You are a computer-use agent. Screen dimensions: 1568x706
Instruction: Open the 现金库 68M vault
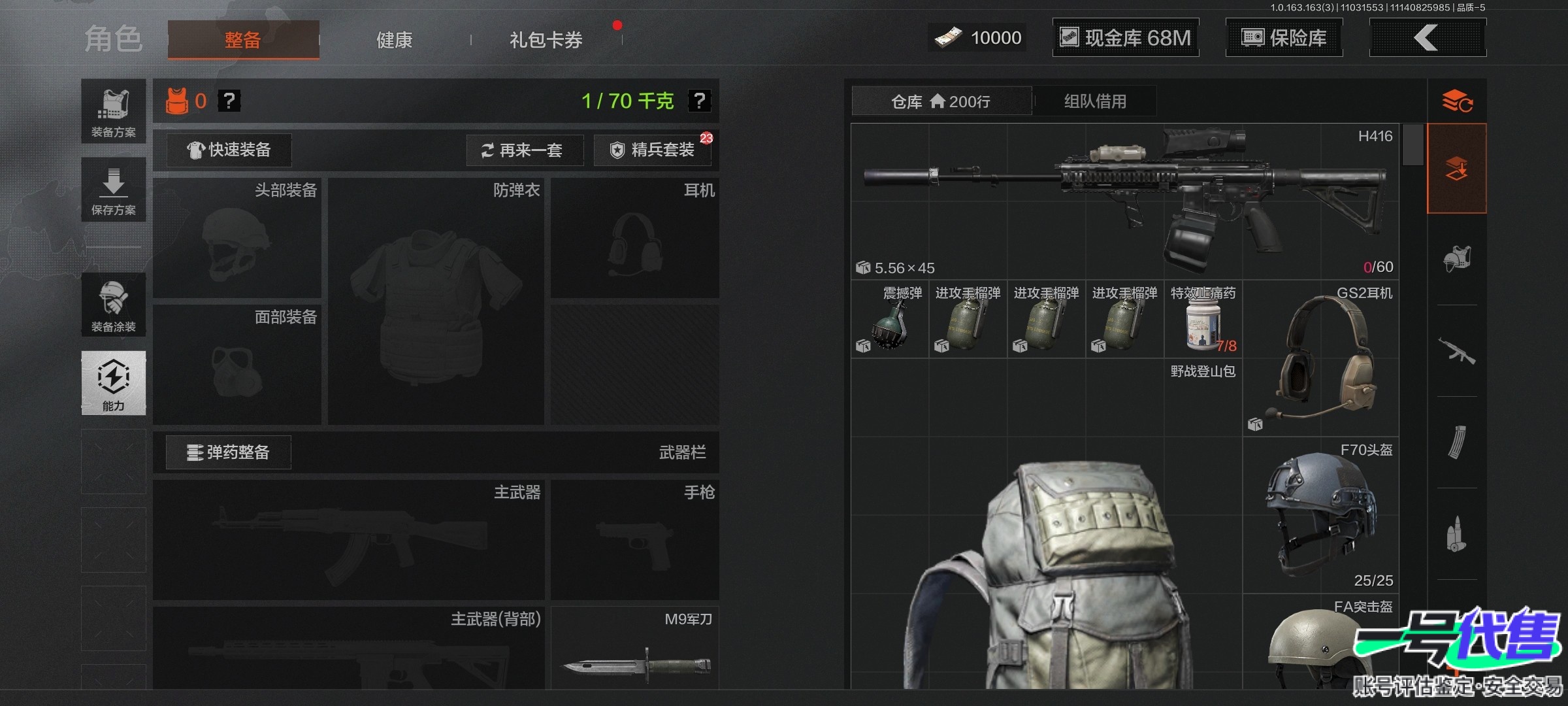click(x=1125, y=38)
